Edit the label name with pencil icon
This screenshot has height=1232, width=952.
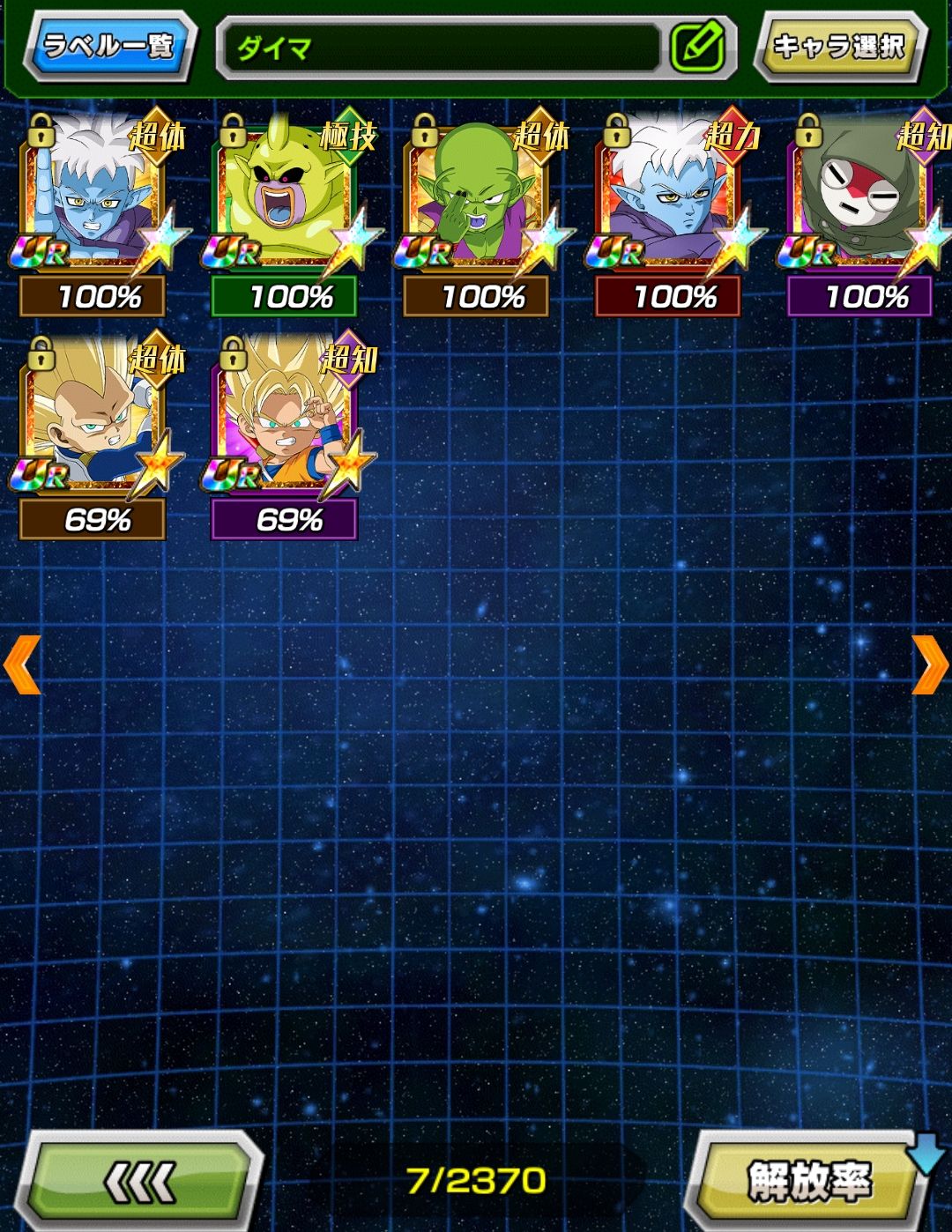(697, 48)
